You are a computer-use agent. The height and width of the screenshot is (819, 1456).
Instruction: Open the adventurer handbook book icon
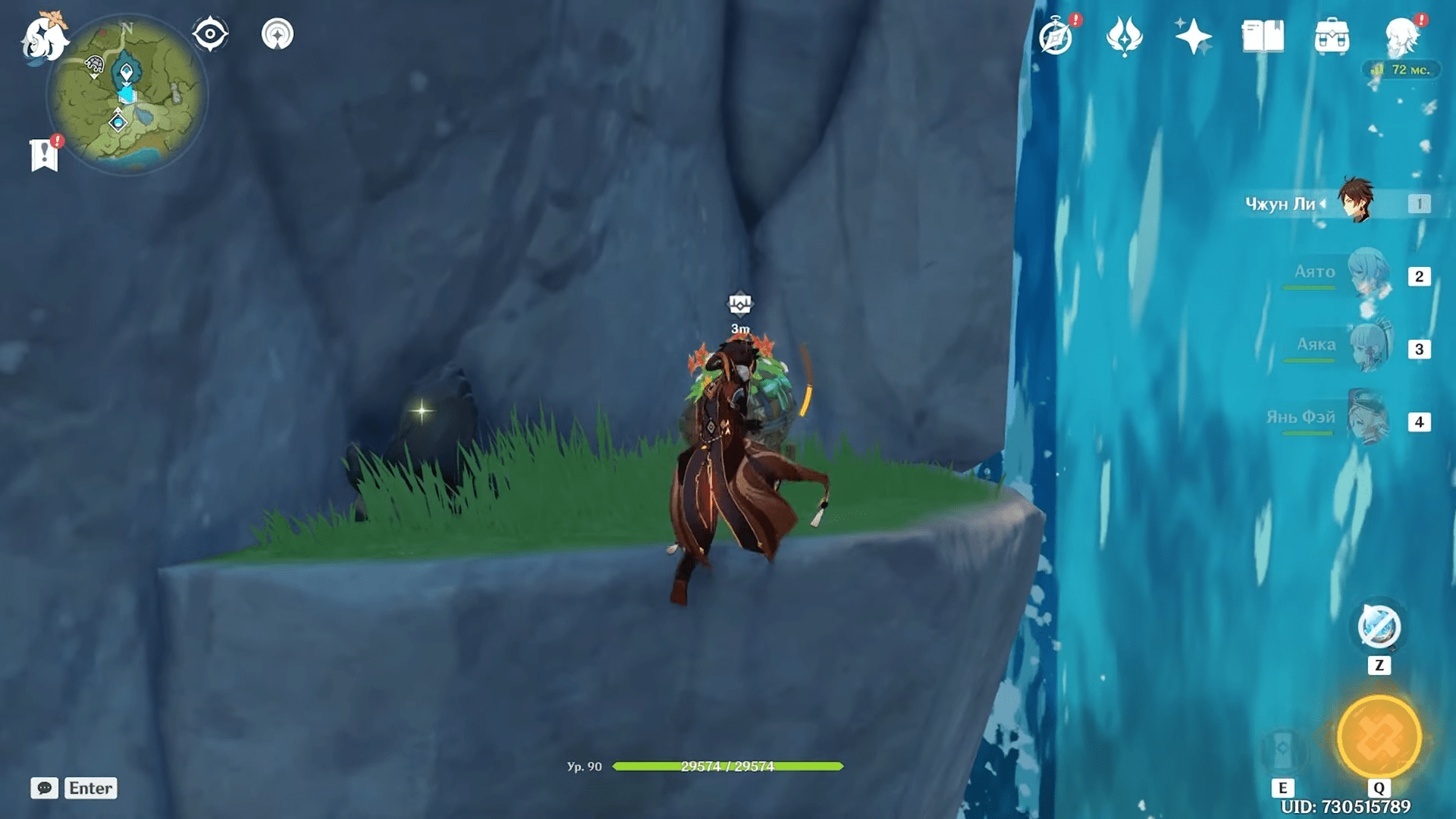[1263, 36]
